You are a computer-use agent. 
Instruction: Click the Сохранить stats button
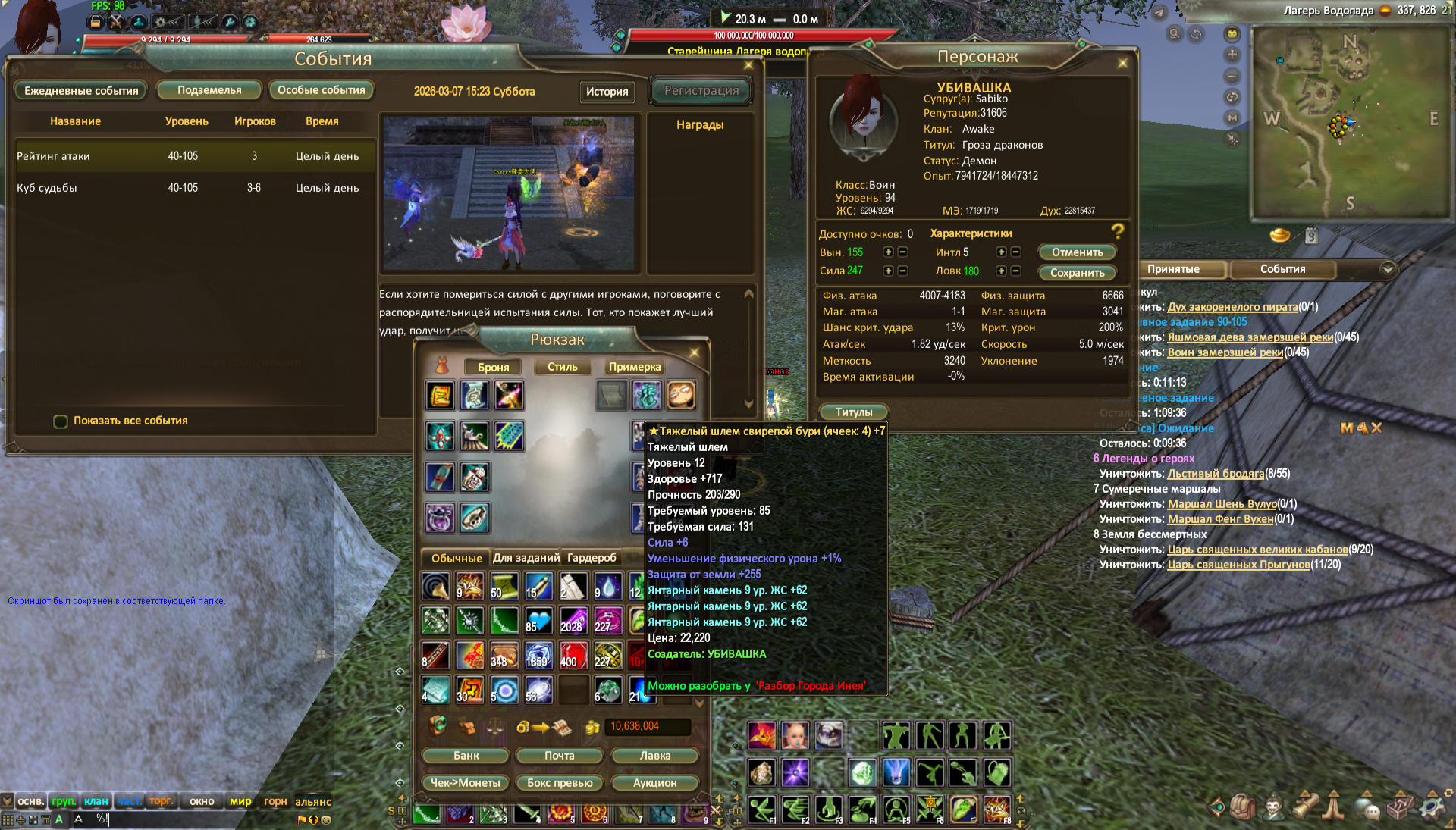click(1077, 273)
